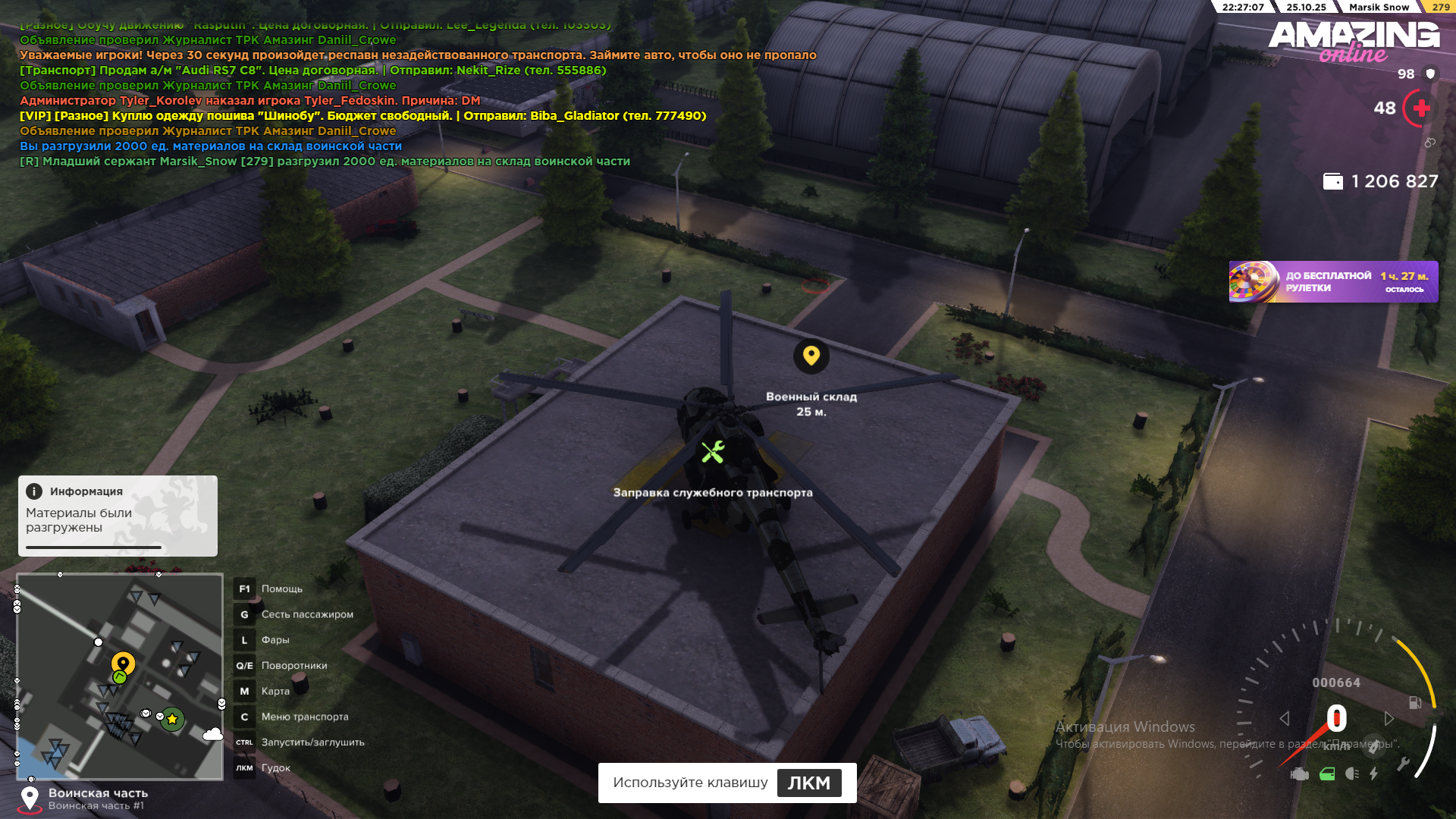The image size is (1456, 819).
Task: Click the wallet money icon
Action: 1332,182
